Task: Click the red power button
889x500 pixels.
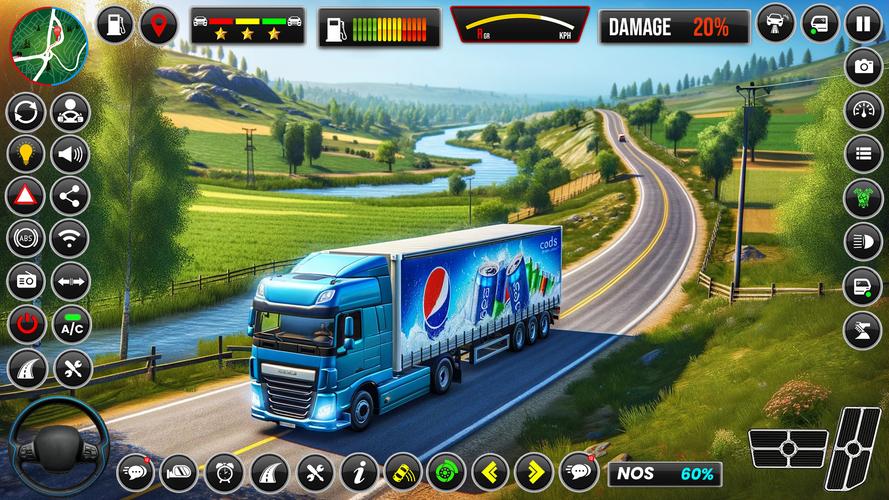Action: (x=26, y=325)
